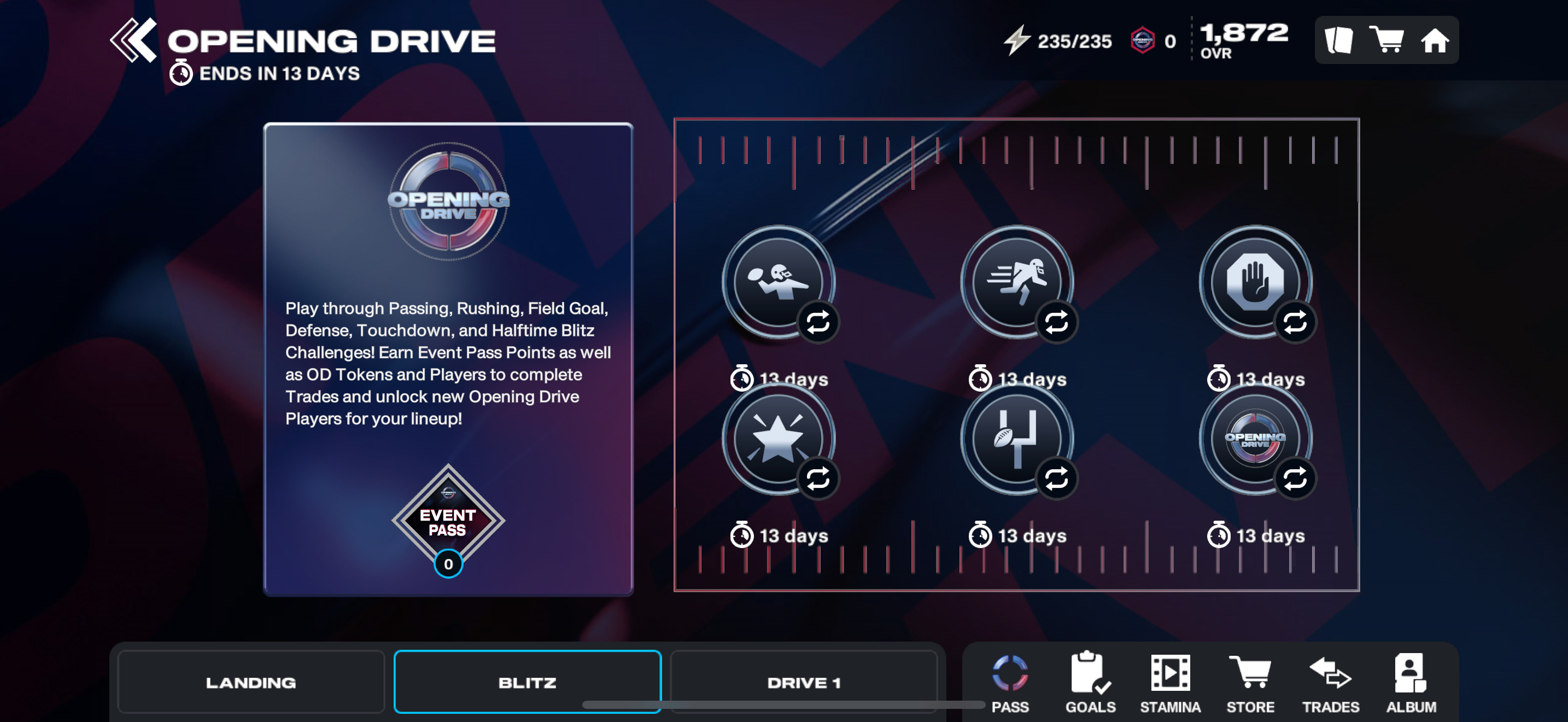The image size is (1568, 722).
Task: Start the Touchdown star challenge
Action: click(x=778, y=438)
